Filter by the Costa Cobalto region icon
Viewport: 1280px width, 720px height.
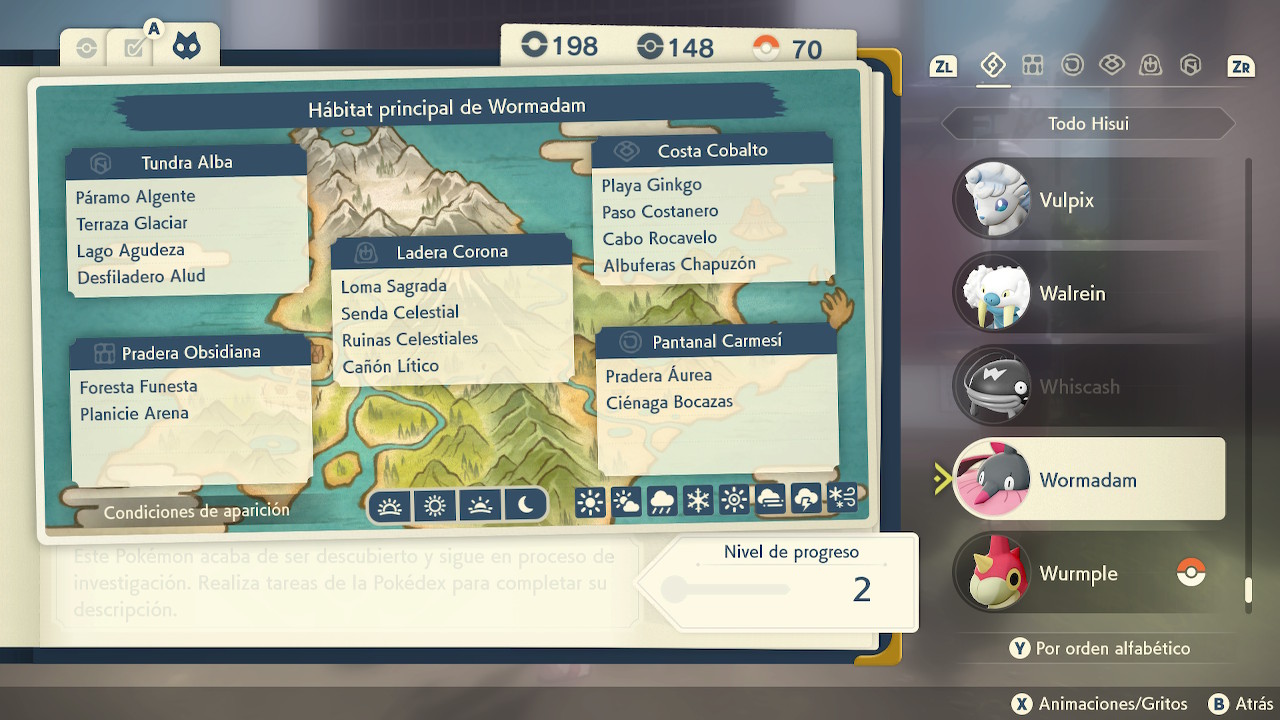click(1111, 66)
